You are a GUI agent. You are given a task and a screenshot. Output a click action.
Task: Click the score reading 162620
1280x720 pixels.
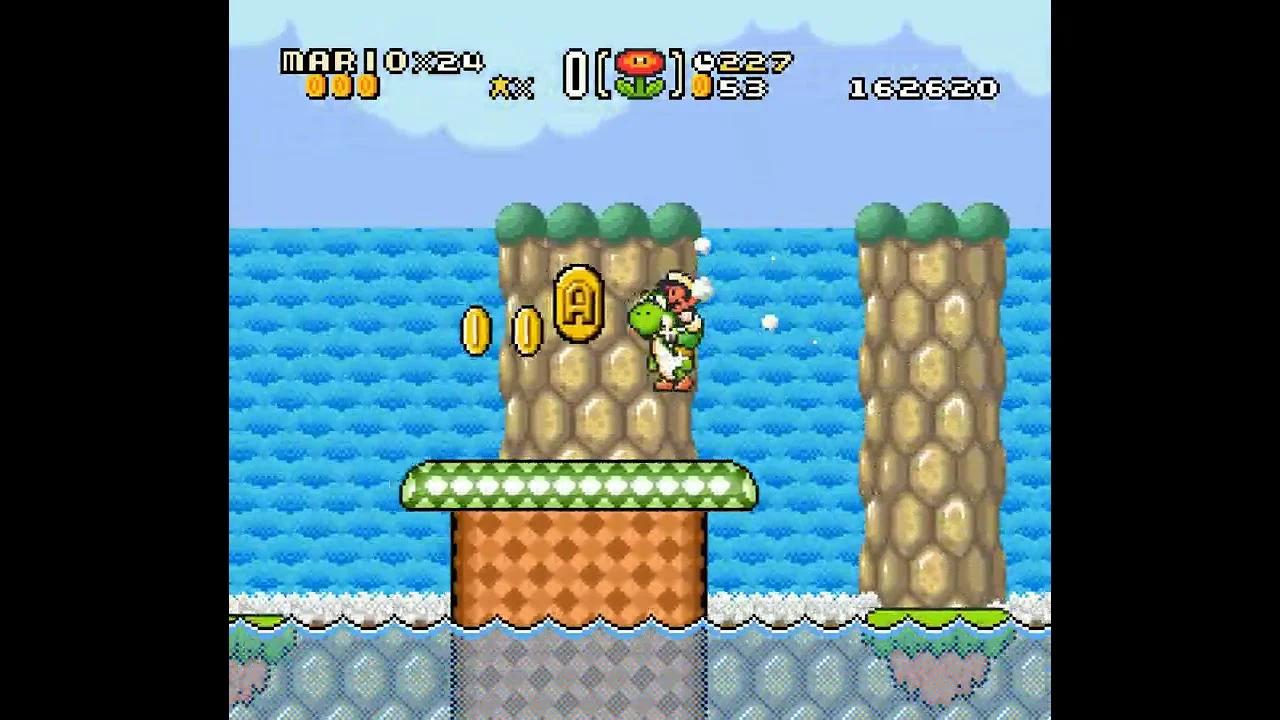pos(920,89)
